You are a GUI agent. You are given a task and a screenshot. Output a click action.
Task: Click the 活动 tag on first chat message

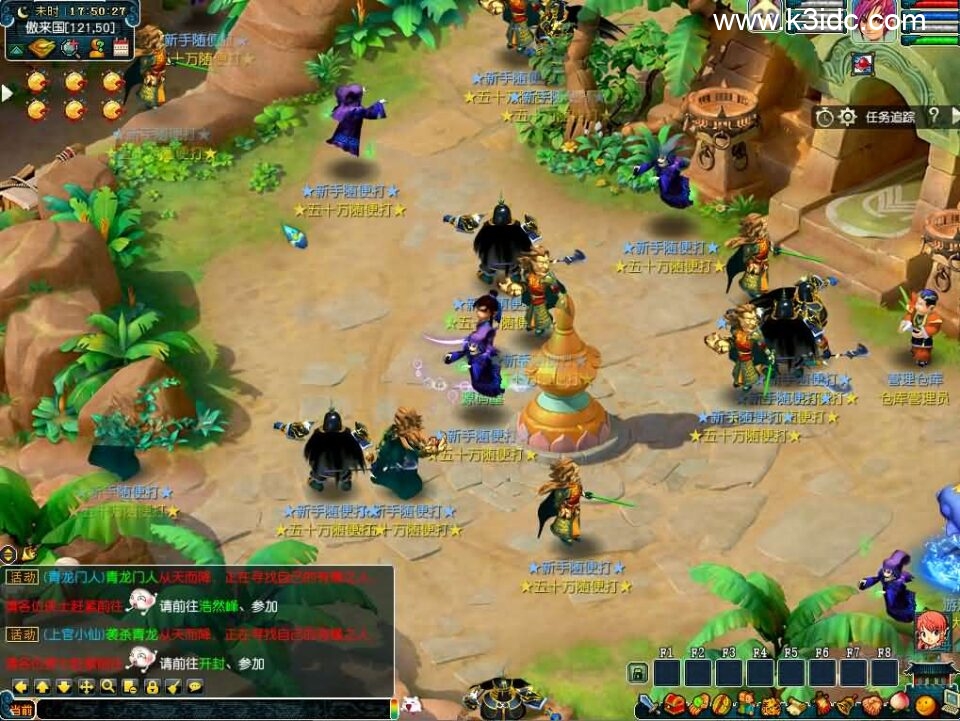click(22, 577)
